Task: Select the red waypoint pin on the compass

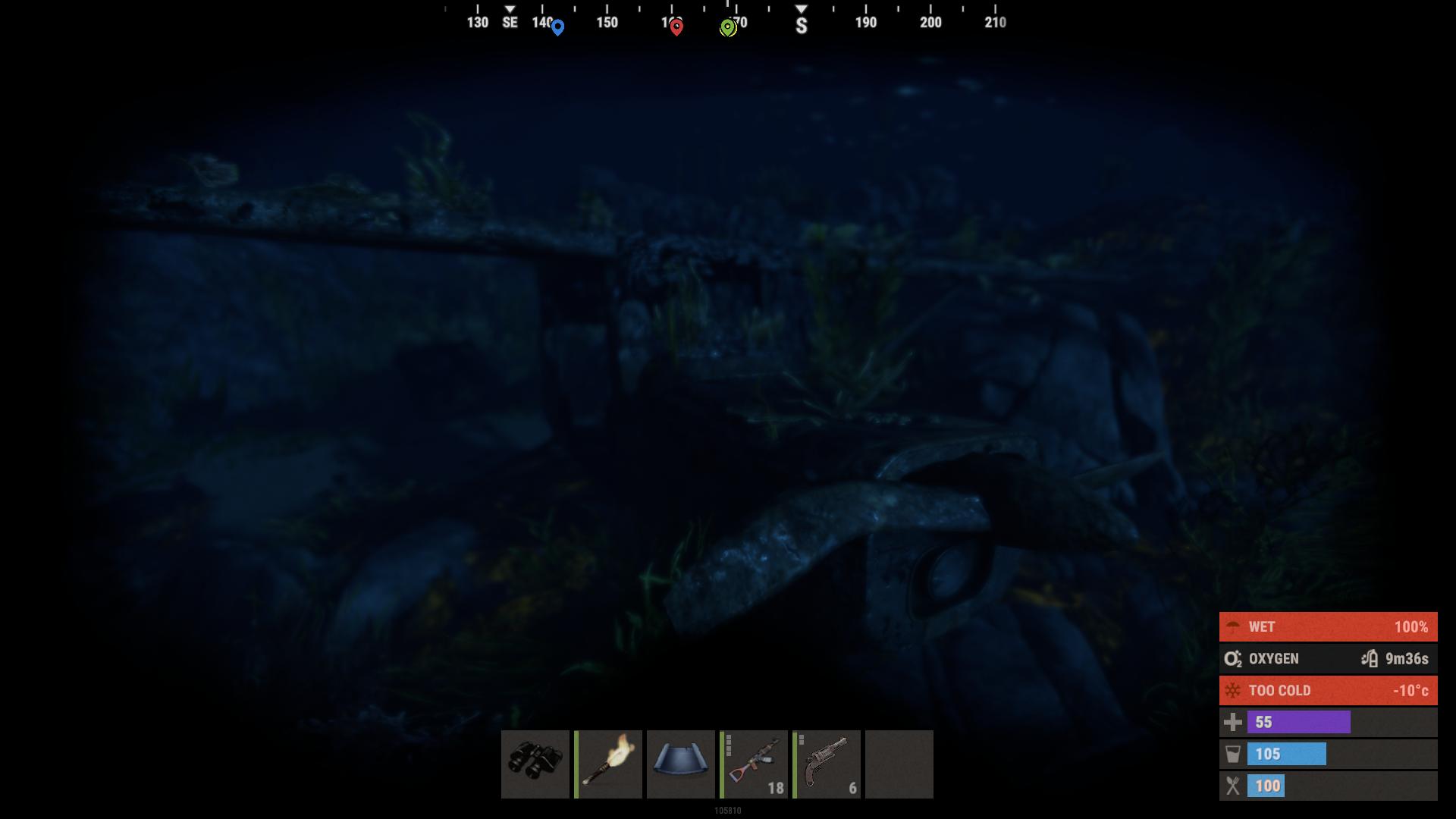Action: (x=676, y=25)
